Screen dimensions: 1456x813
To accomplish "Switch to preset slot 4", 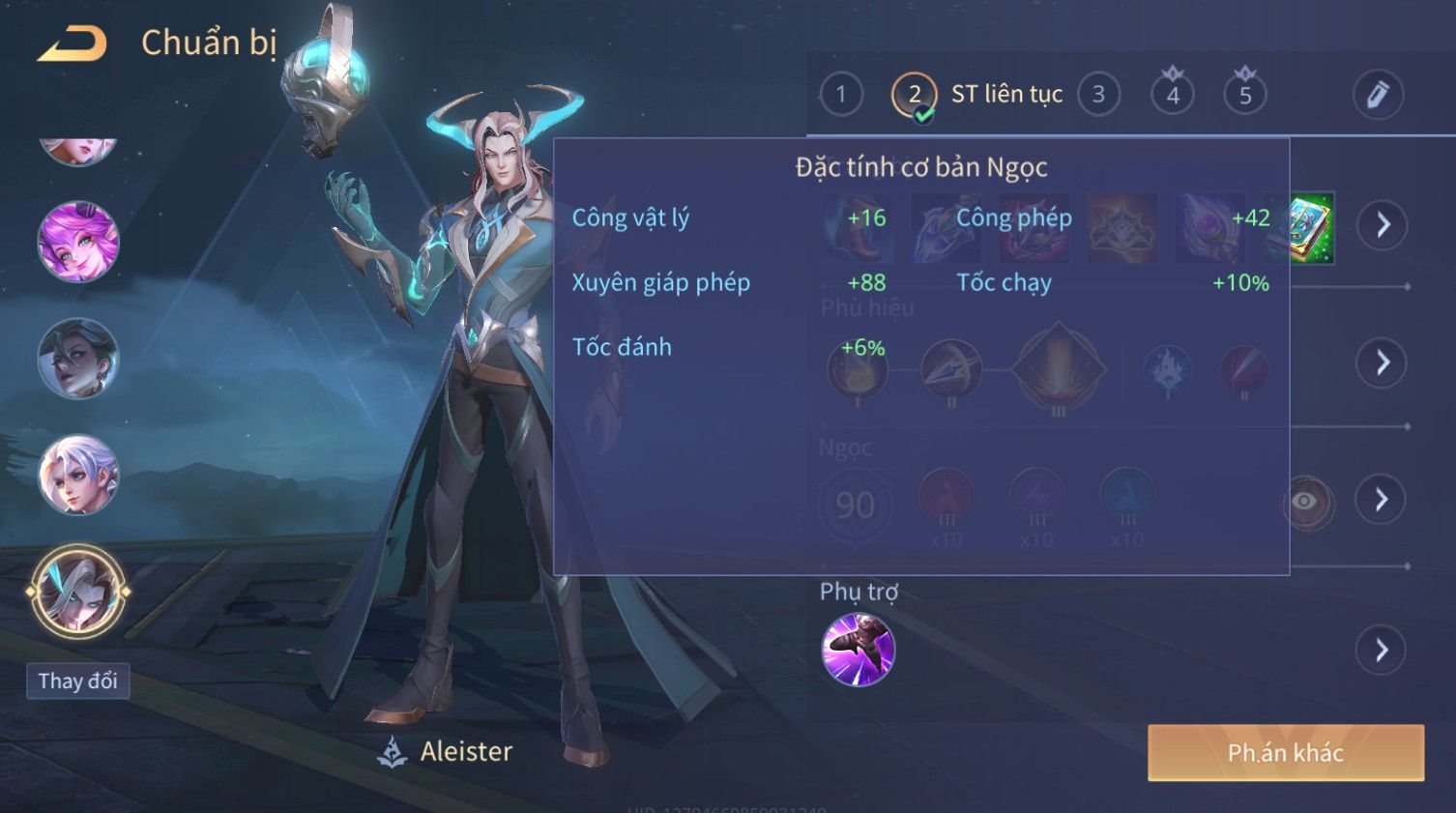I will [1172, 95].
